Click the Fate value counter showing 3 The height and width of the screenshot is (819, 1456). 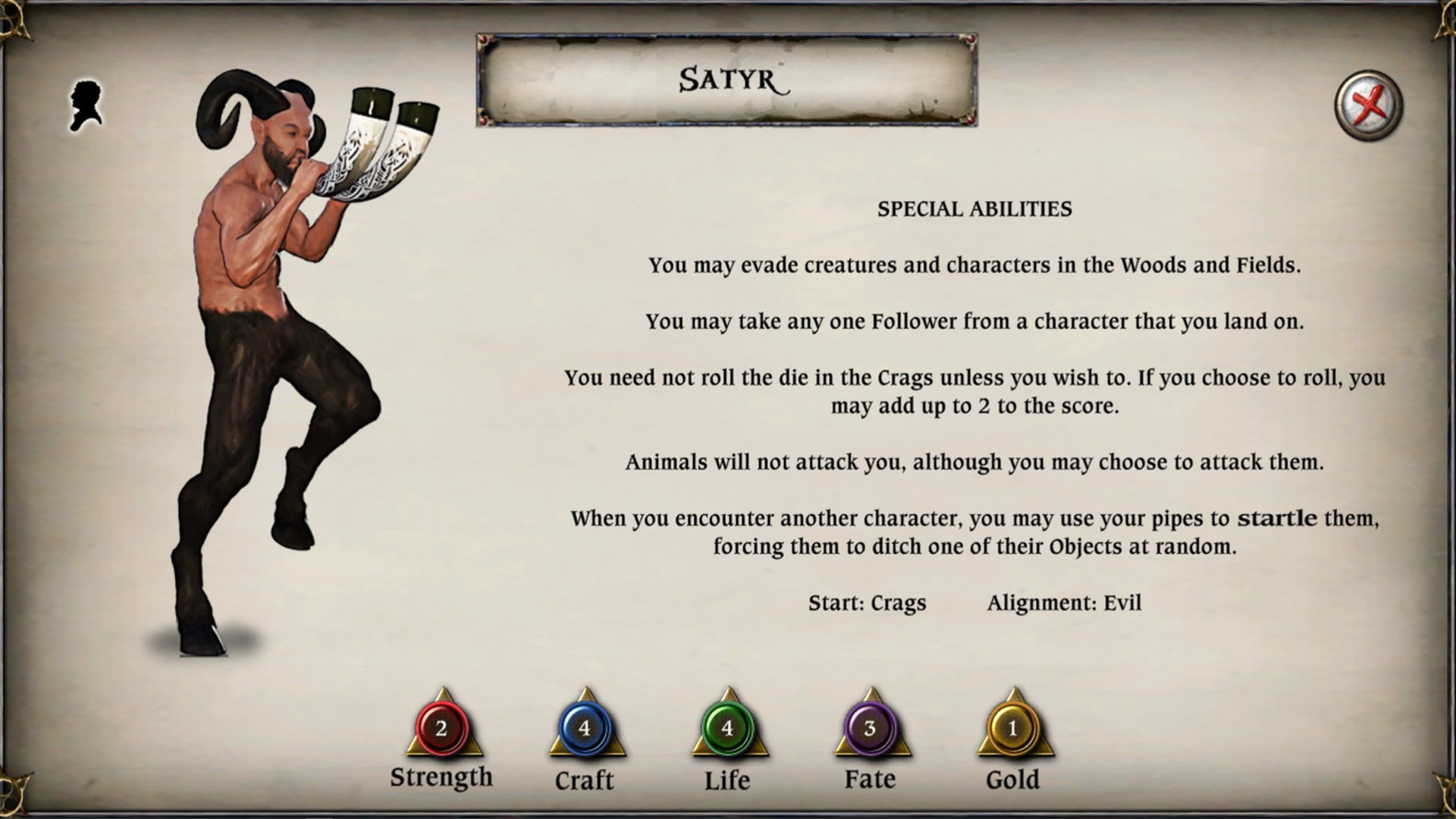pyautogui.click(x=870, y=730)
